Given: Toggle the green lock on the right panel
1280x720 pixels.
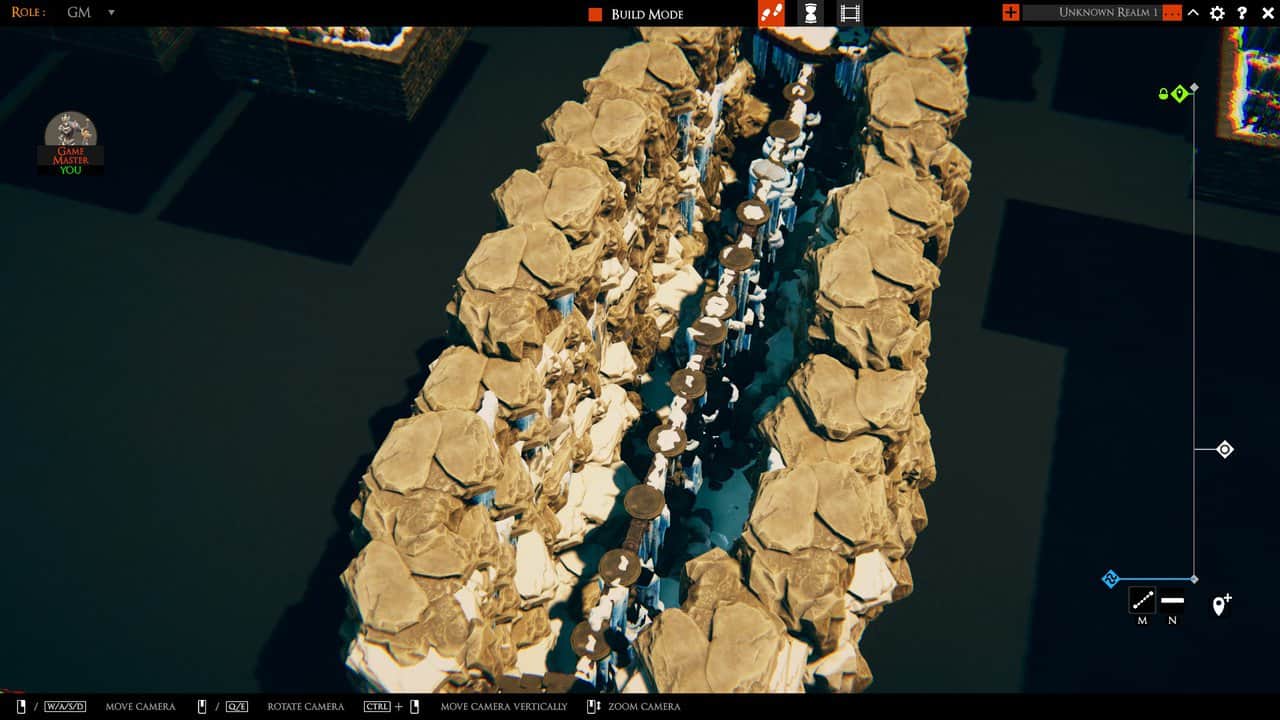Looking at the screenshot, I should (x=1161, y=91).
